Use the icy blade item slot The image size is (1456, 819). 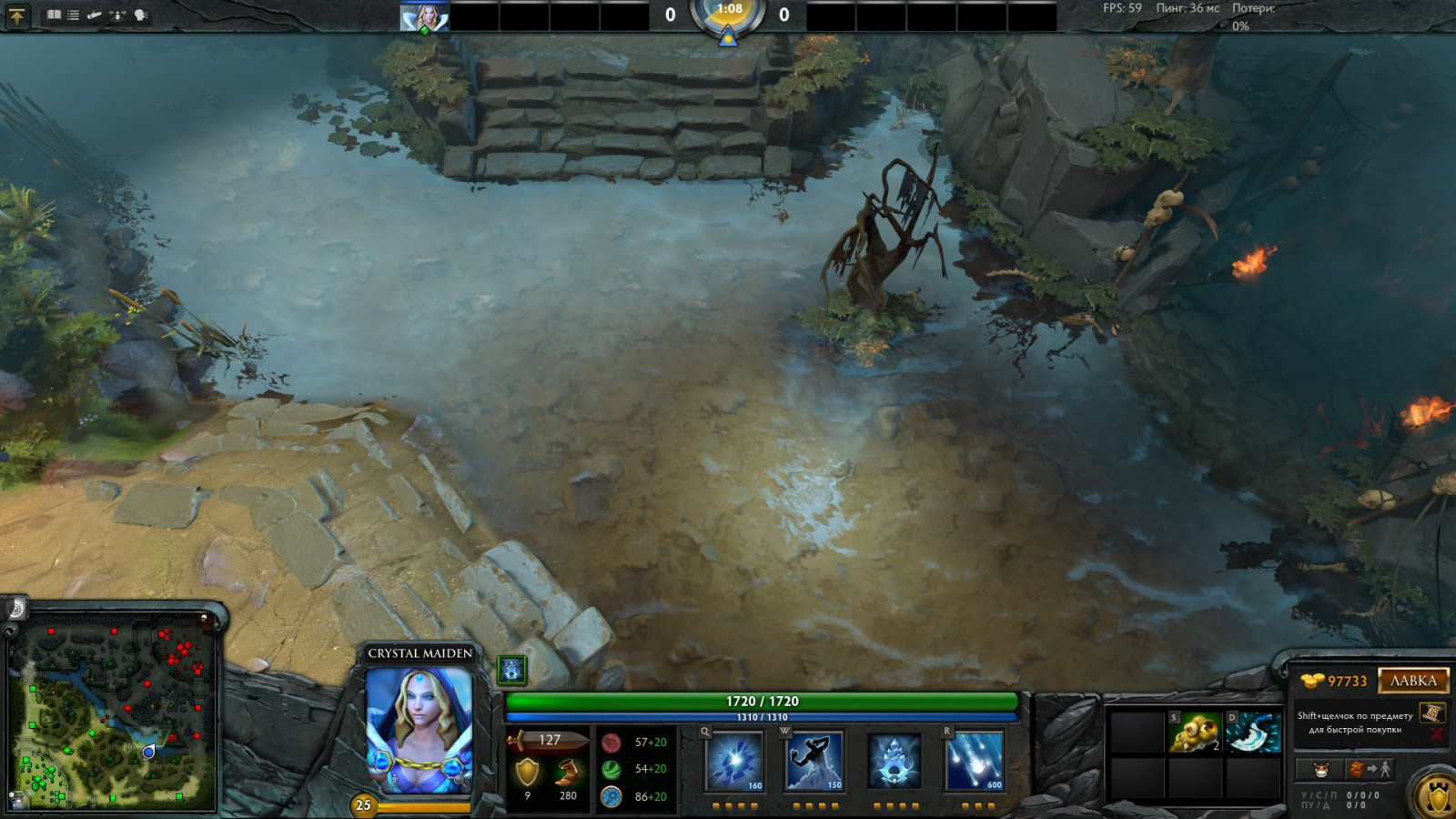coord(1254,733)
